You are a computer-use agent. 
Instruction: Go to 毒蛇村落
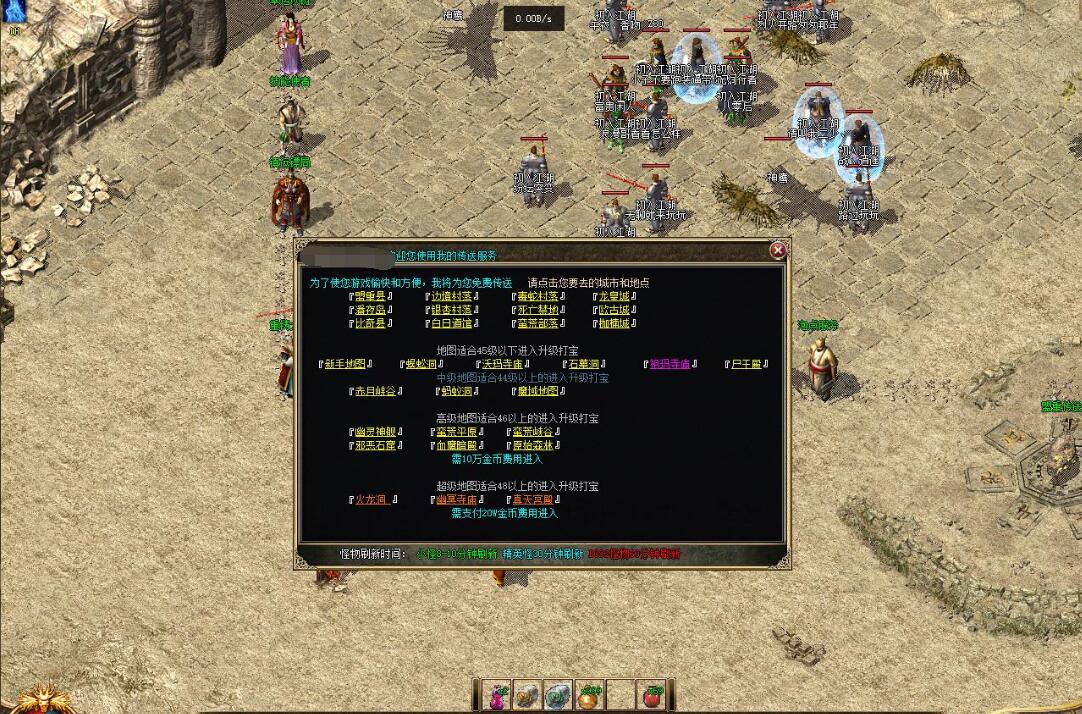pos(537,296)
